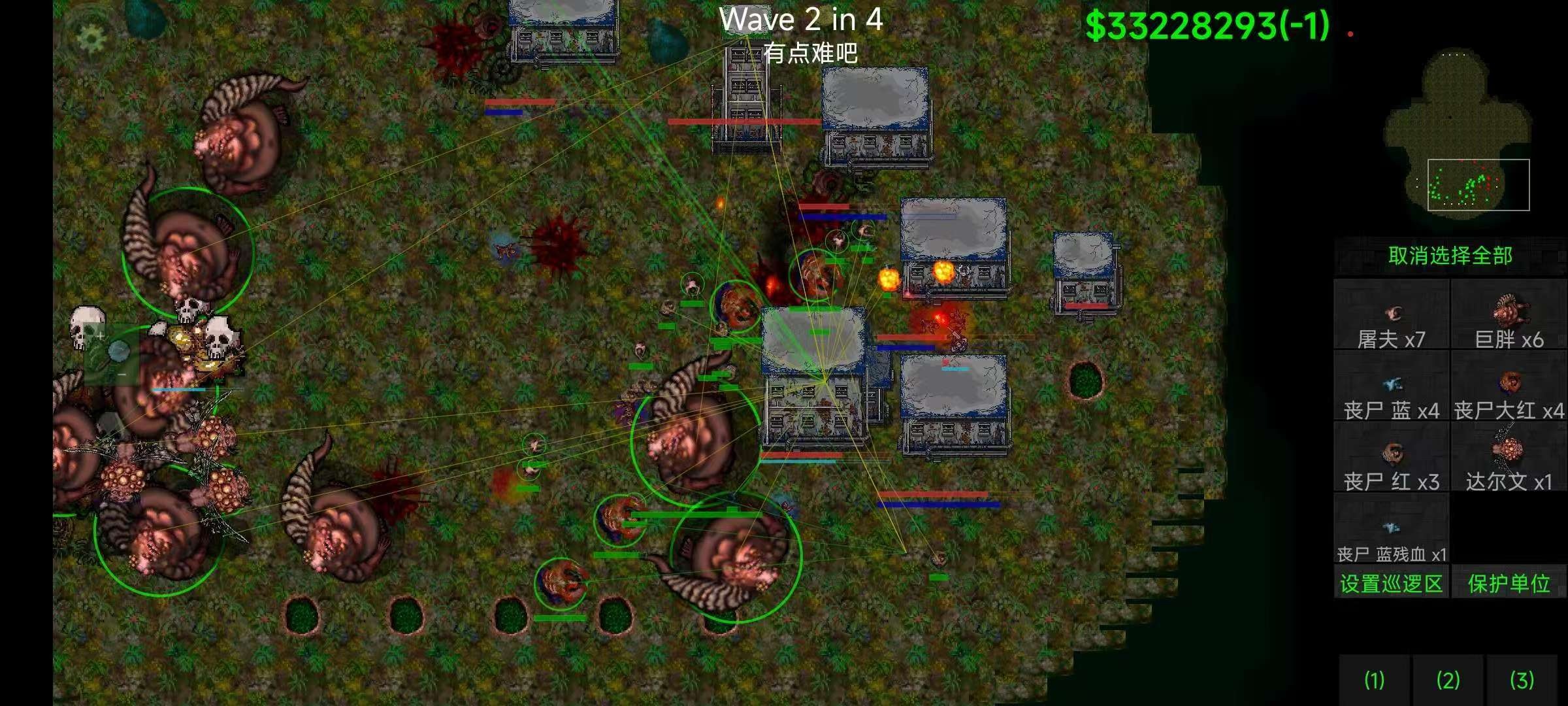The image size is (1568, 706).
Task: Open the gear settings menu
Action: [91, 38]
